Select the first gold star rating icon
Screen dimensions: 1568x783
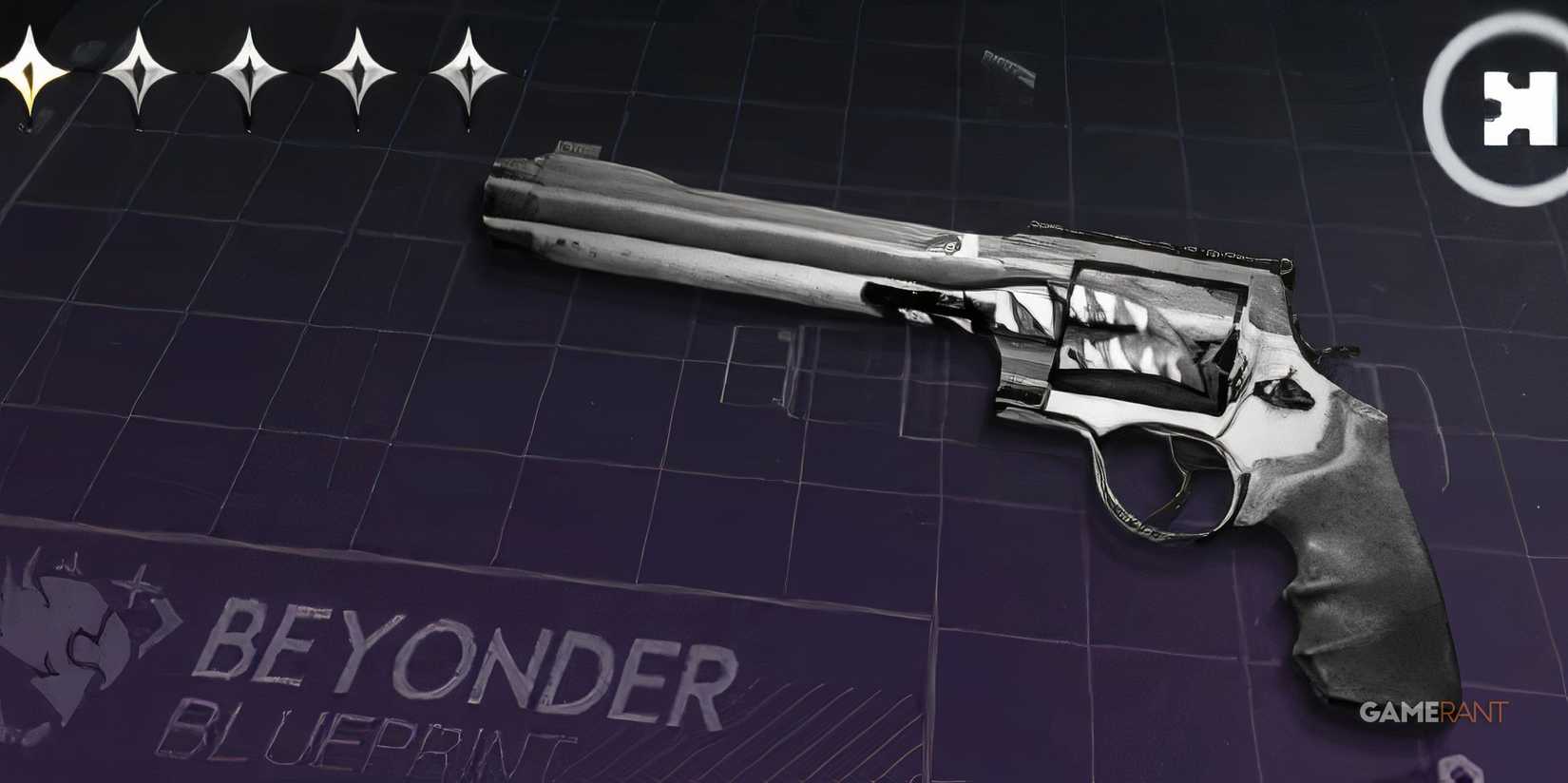29,71
